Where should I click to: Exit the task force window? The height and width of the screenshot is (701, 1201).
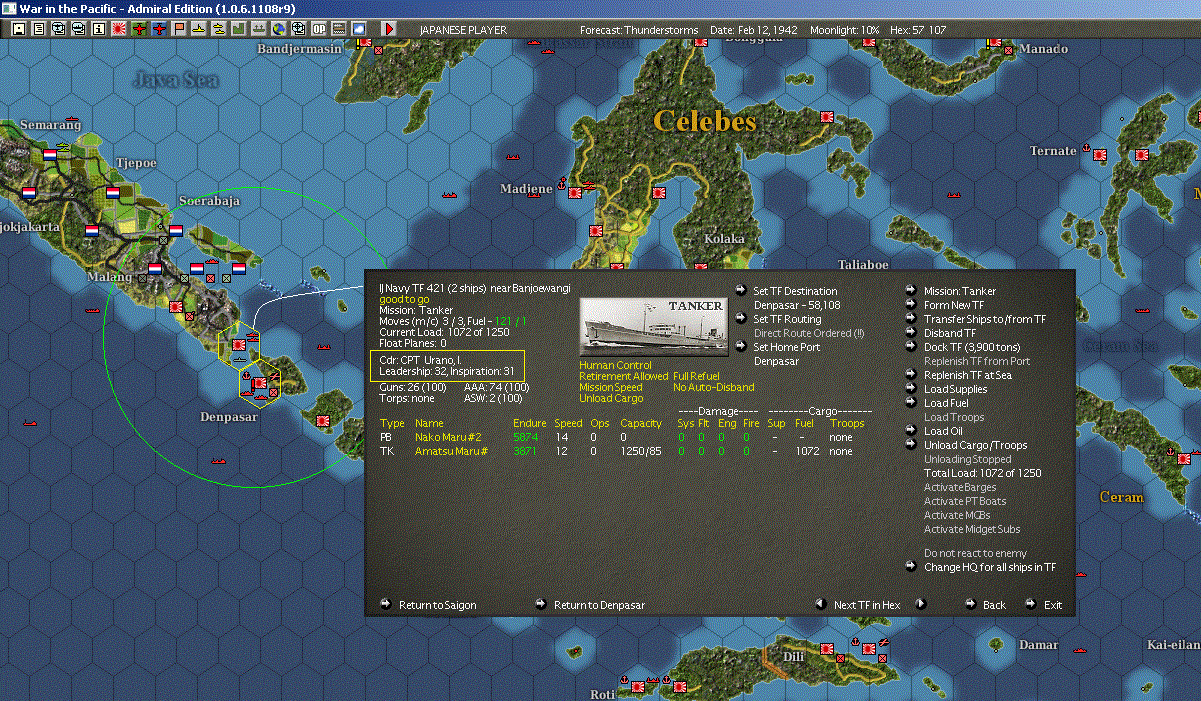(1052, 605)
